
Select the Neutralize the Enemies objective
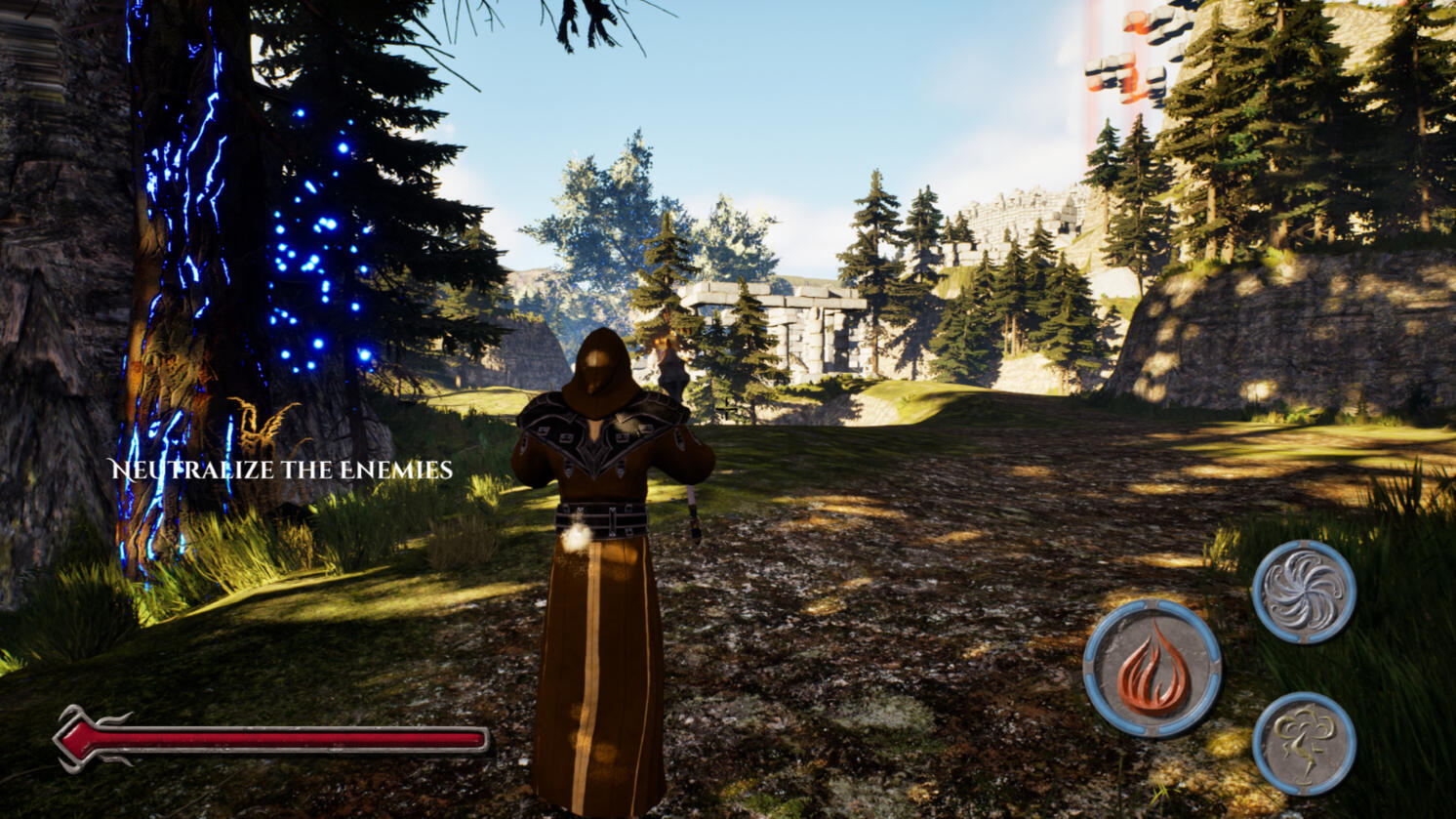click(281, 471)
